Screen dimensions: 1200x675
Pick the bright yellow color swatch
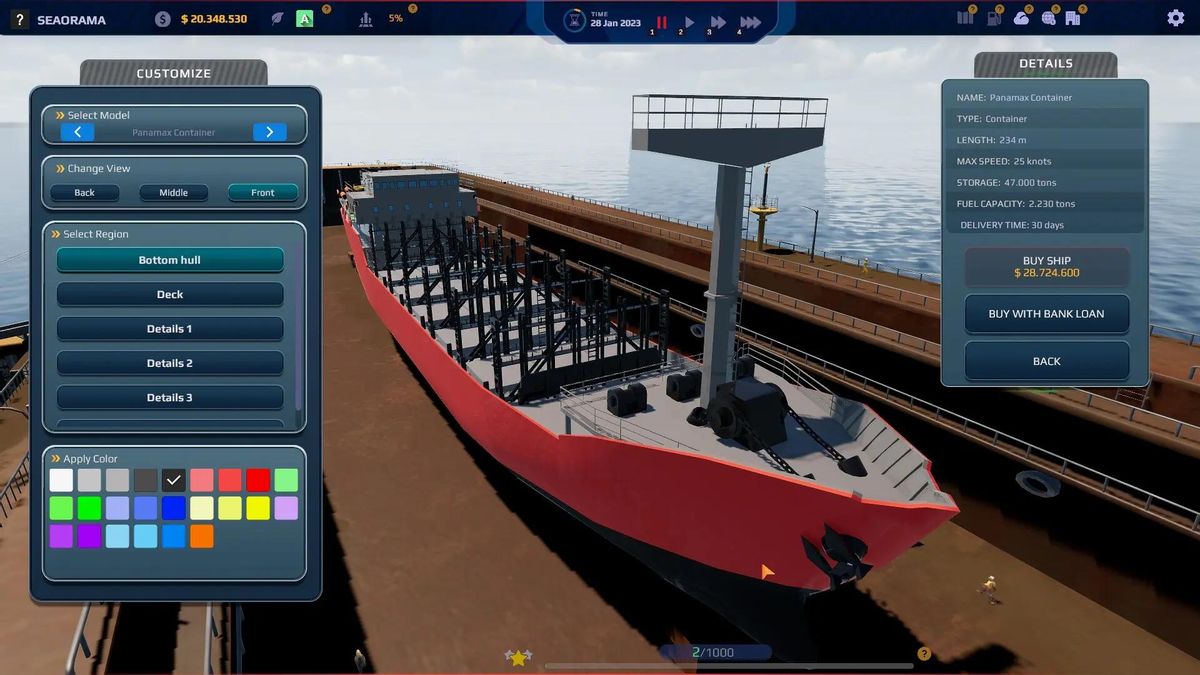(x=258, y=508)
